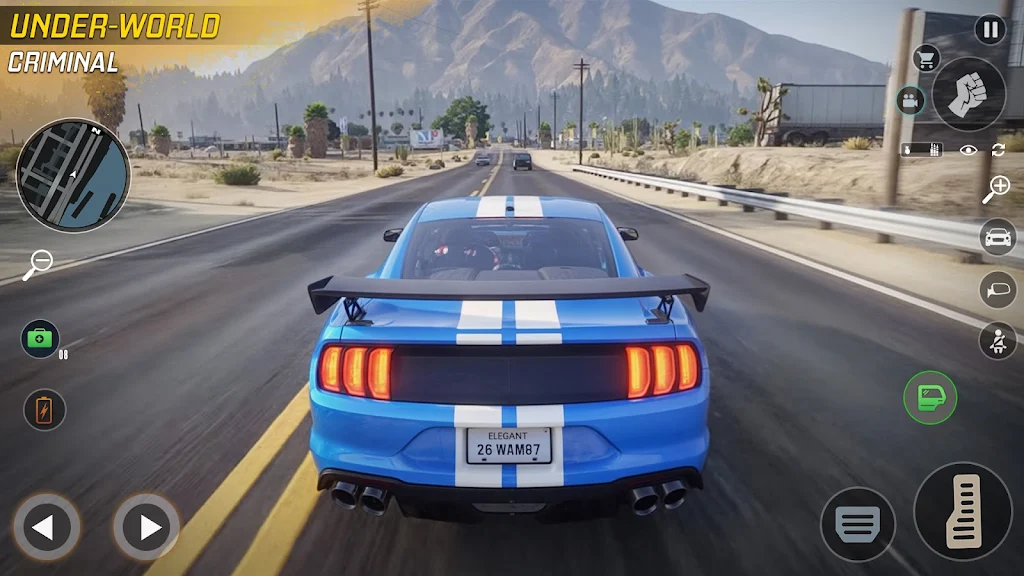Toggle the eye visibility icon
Viewport: 1024px width, 576px height.
tap(967, 150)
